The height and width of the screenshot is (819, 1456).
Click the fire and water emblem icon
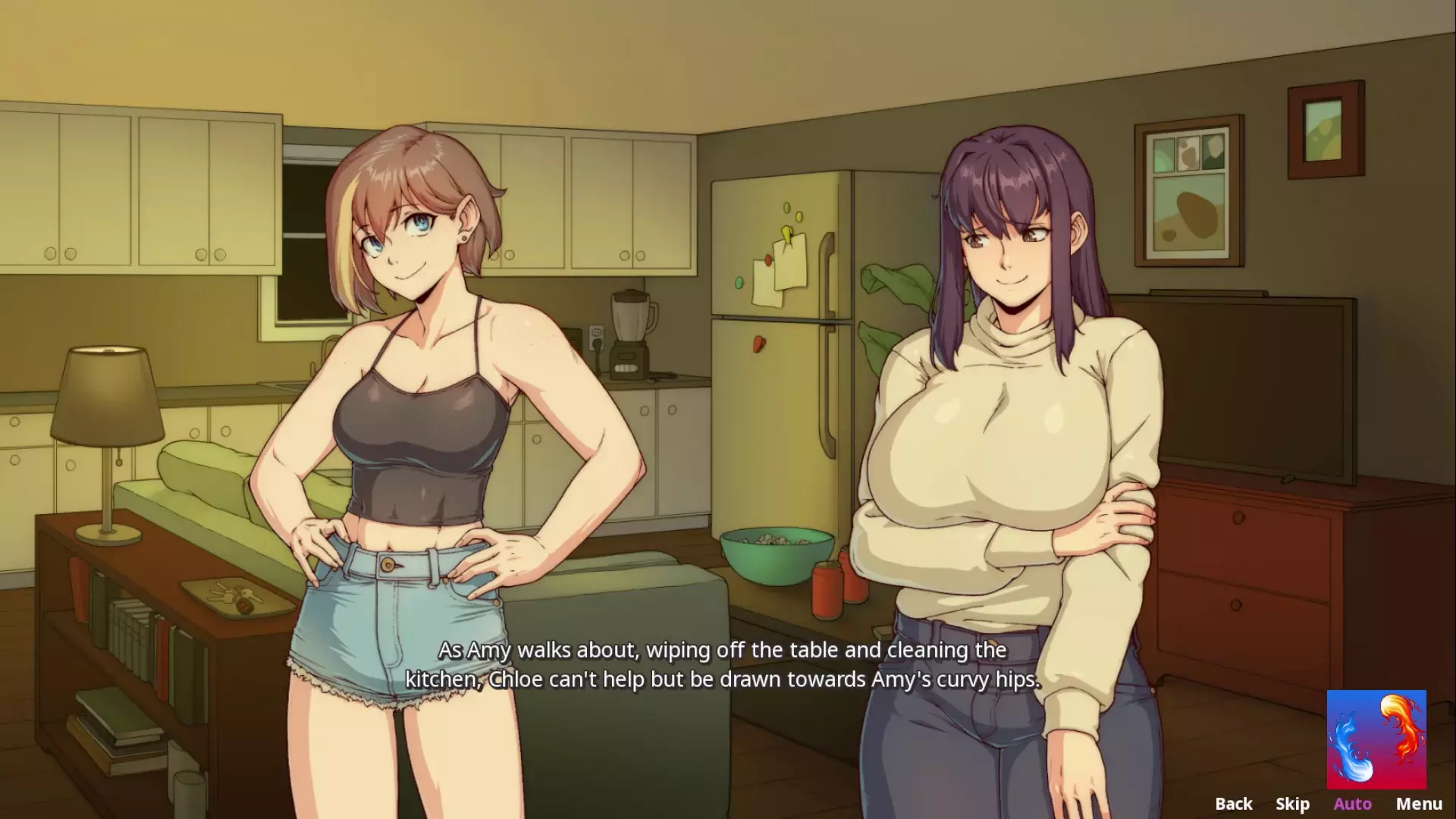[1376, 739]
